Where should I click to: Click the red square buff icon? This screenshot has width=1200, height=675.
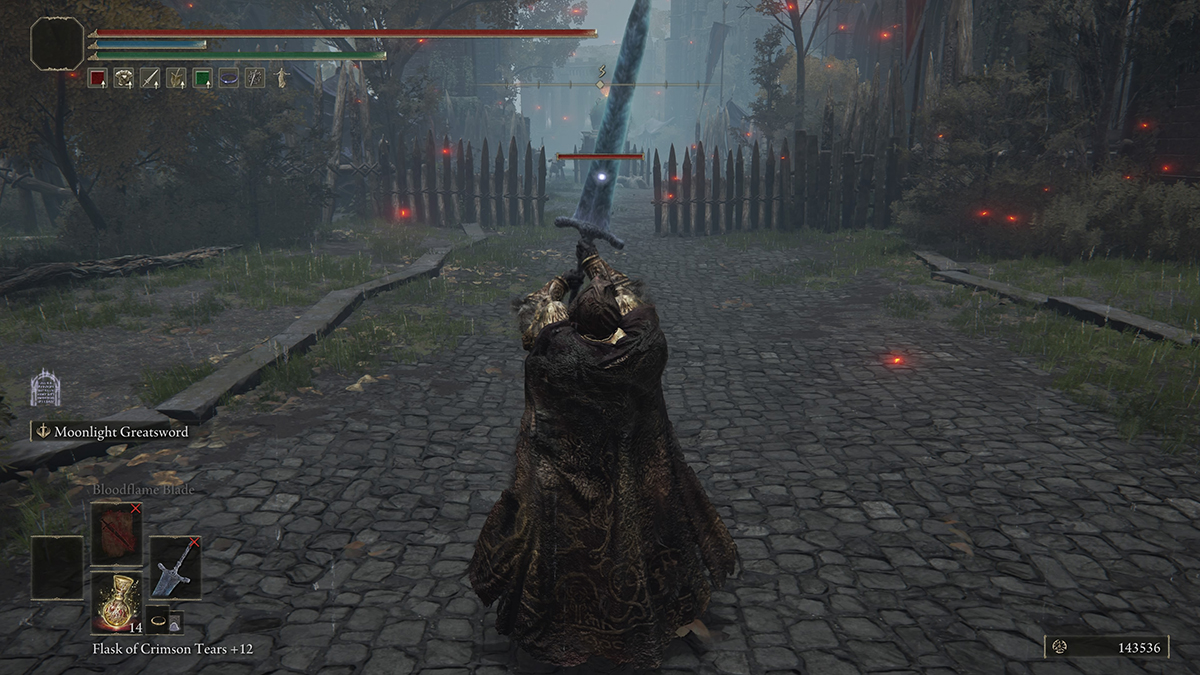(x=97, y=77)
